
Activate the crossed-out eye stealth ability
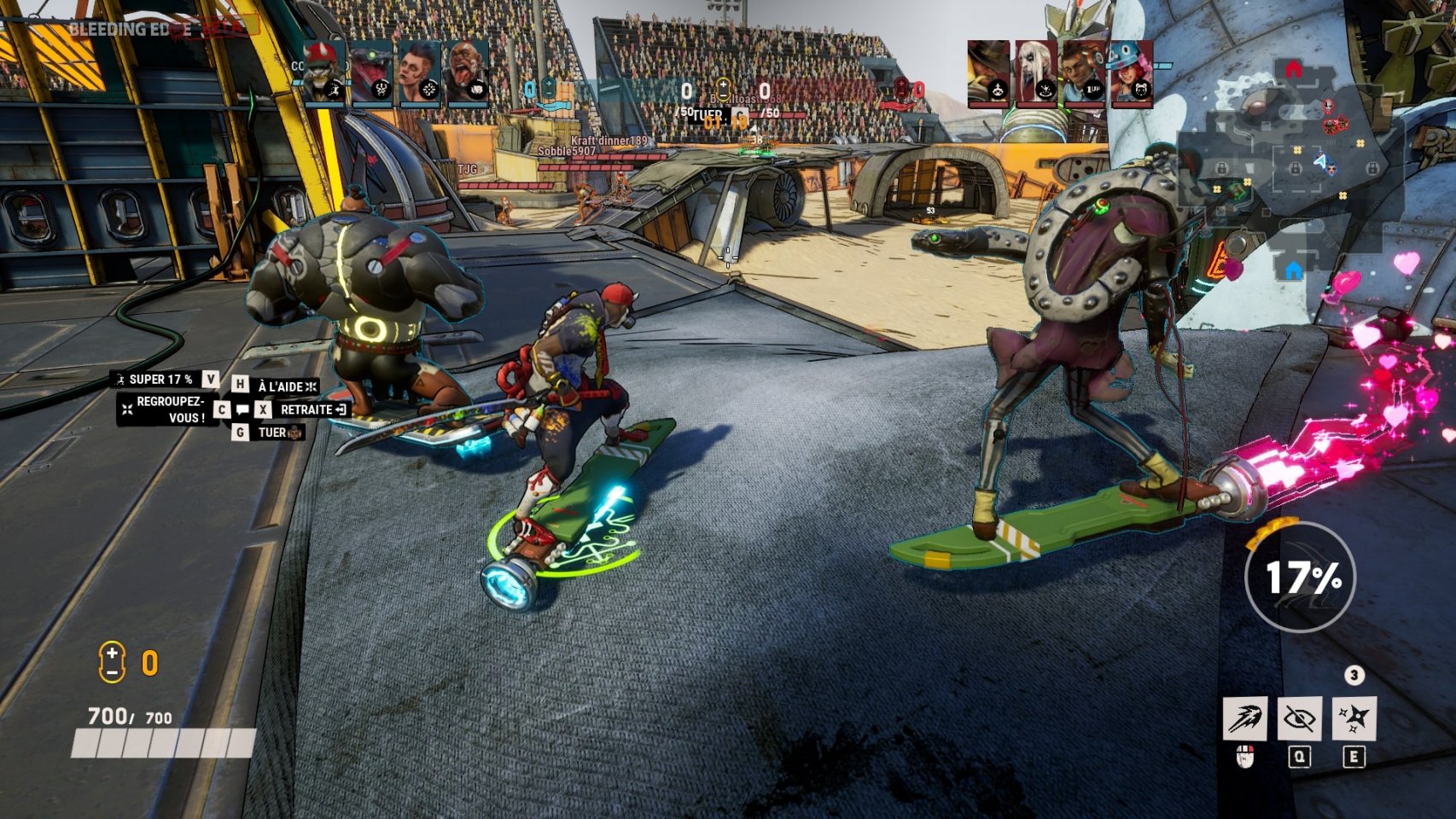(1299, 718)
